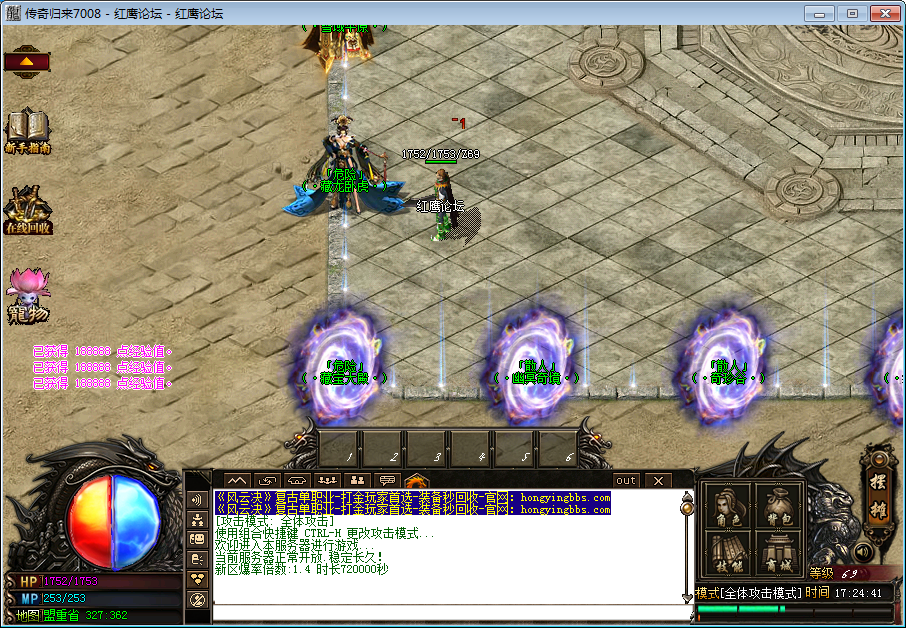Close the chat panel with X
The image size is (906, 628).
657,481
